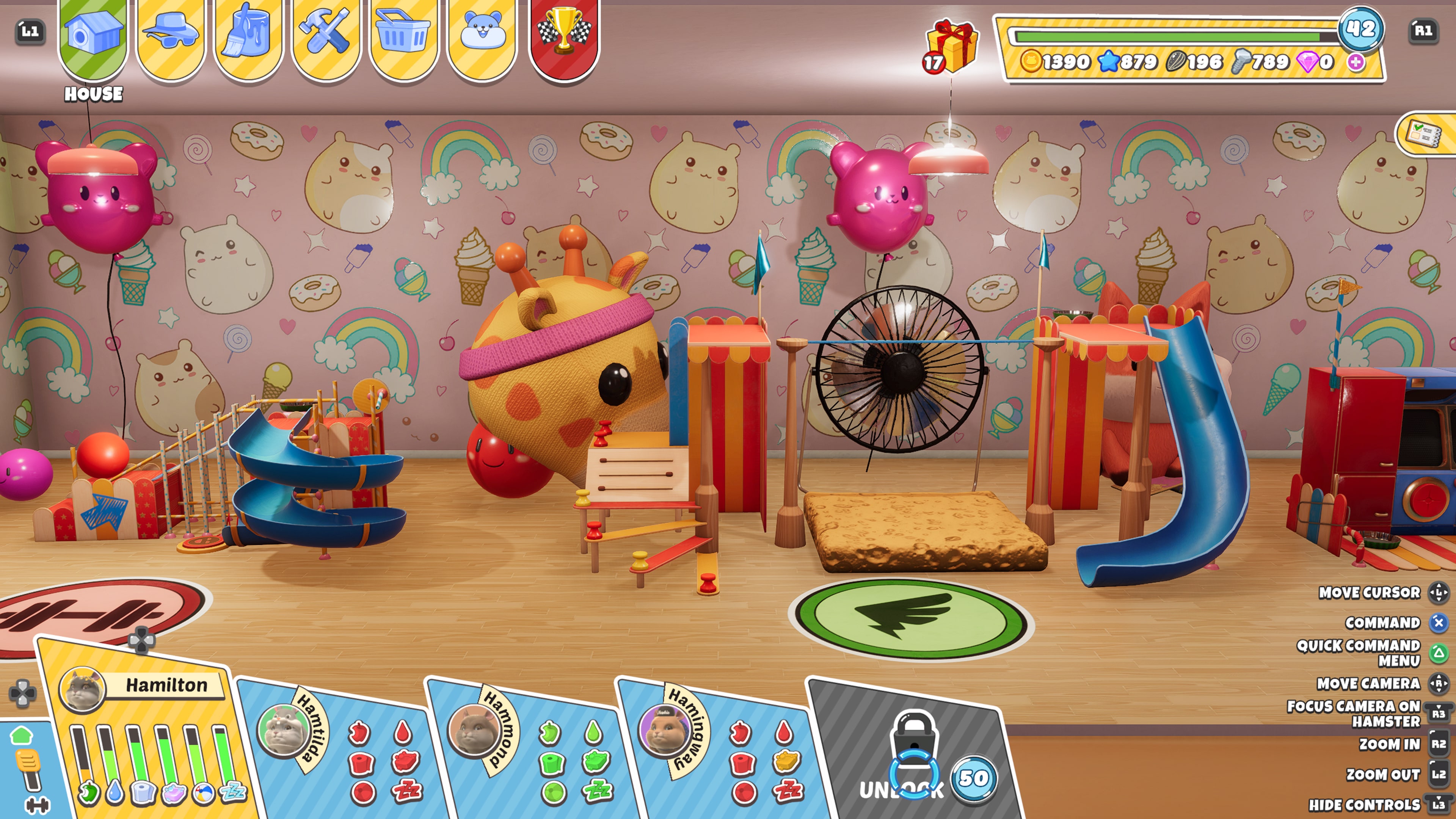Image resolution: width=1456 pixels, height=819 pixels.
Task: Open the trophy races tab
Action: tap(563, 37)
